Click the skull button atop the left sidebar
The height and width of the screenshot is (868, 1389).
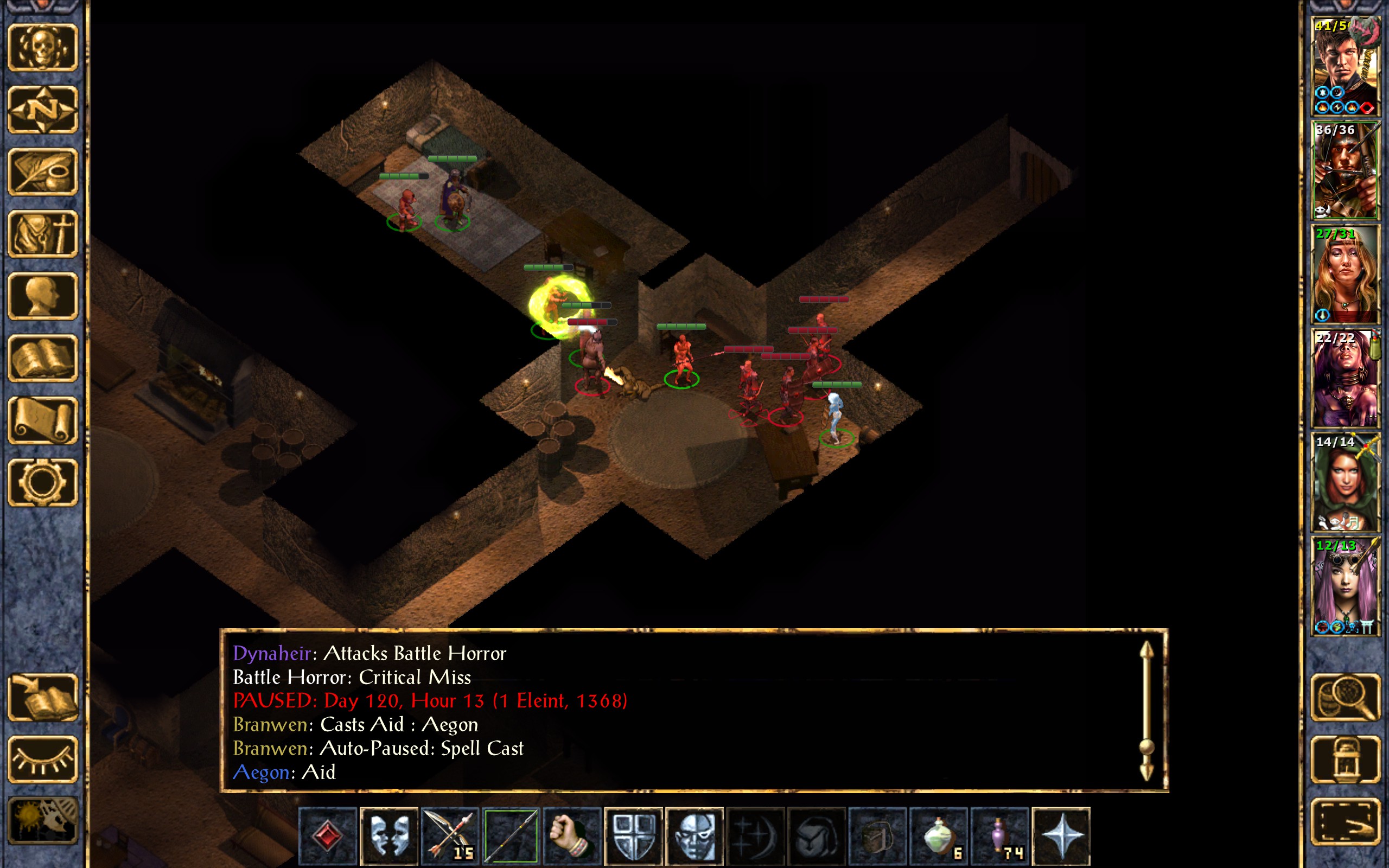(43, 48)
